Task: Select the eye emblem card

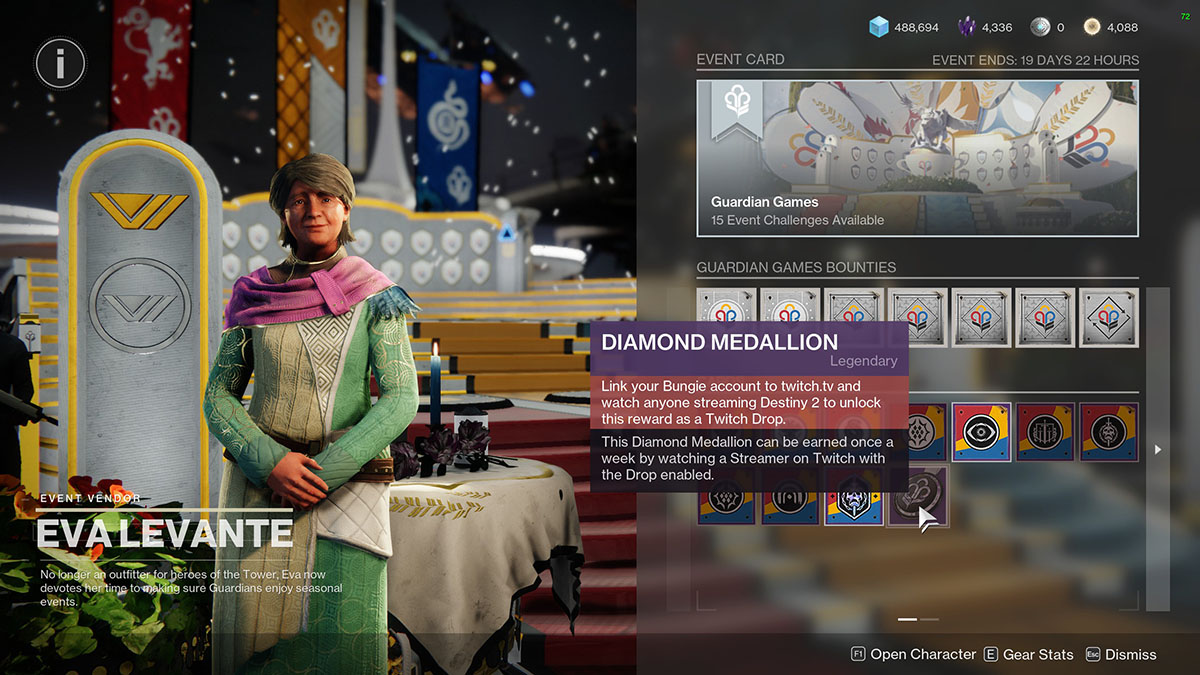Action: (981, 432)
